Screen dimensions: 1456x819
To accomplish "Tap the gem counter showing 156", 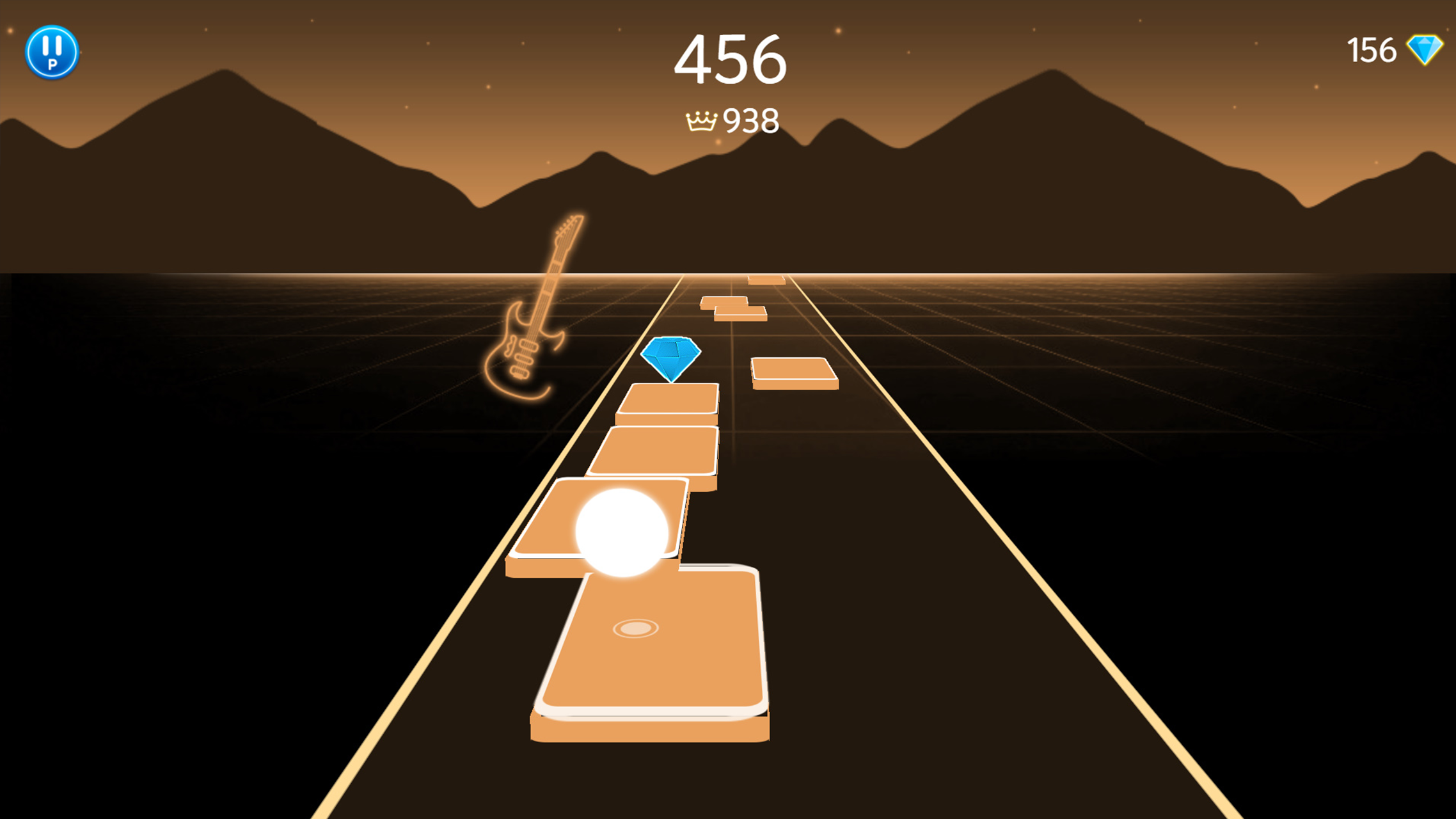I will pyautogui.click(x=1371, y=49).
